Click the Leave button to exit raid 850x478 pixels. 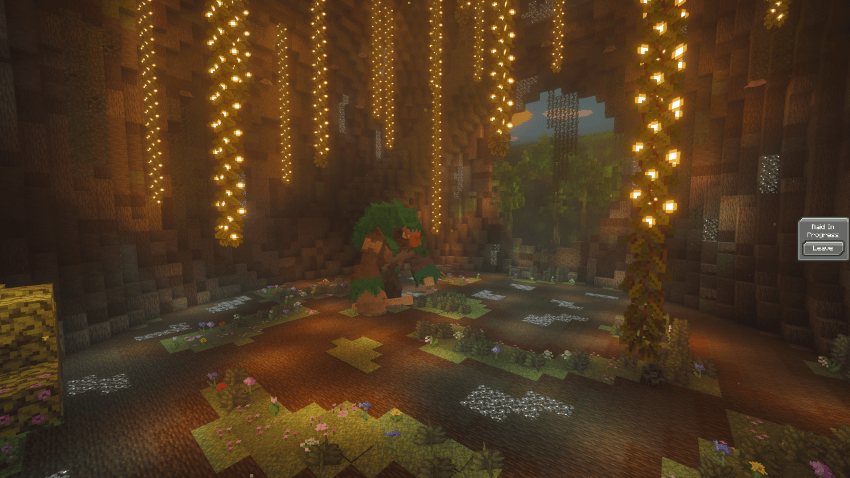pos(822,247)
